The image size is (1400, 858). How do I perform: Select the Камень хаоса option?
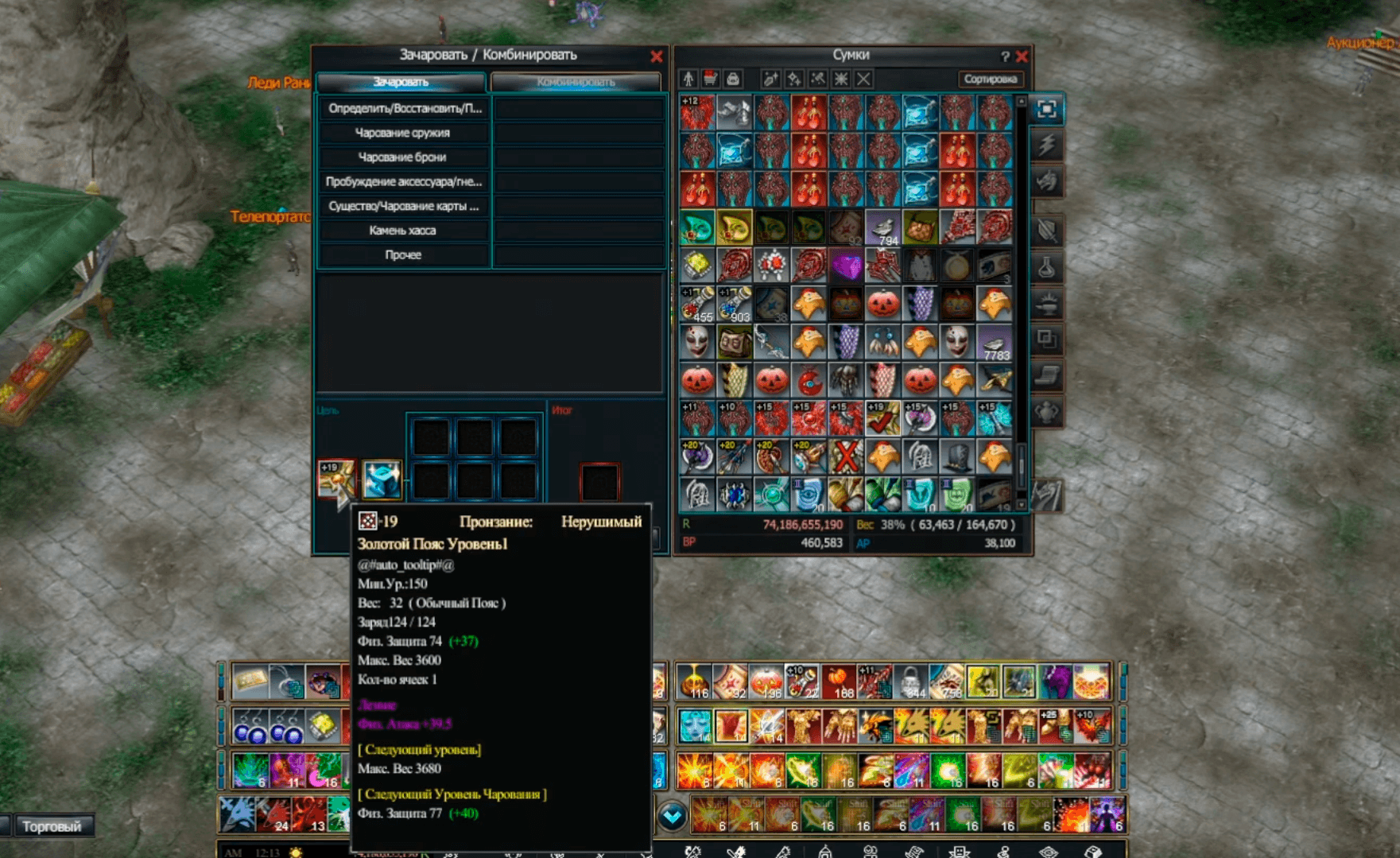pyautogui.click(x=402, y=231)
